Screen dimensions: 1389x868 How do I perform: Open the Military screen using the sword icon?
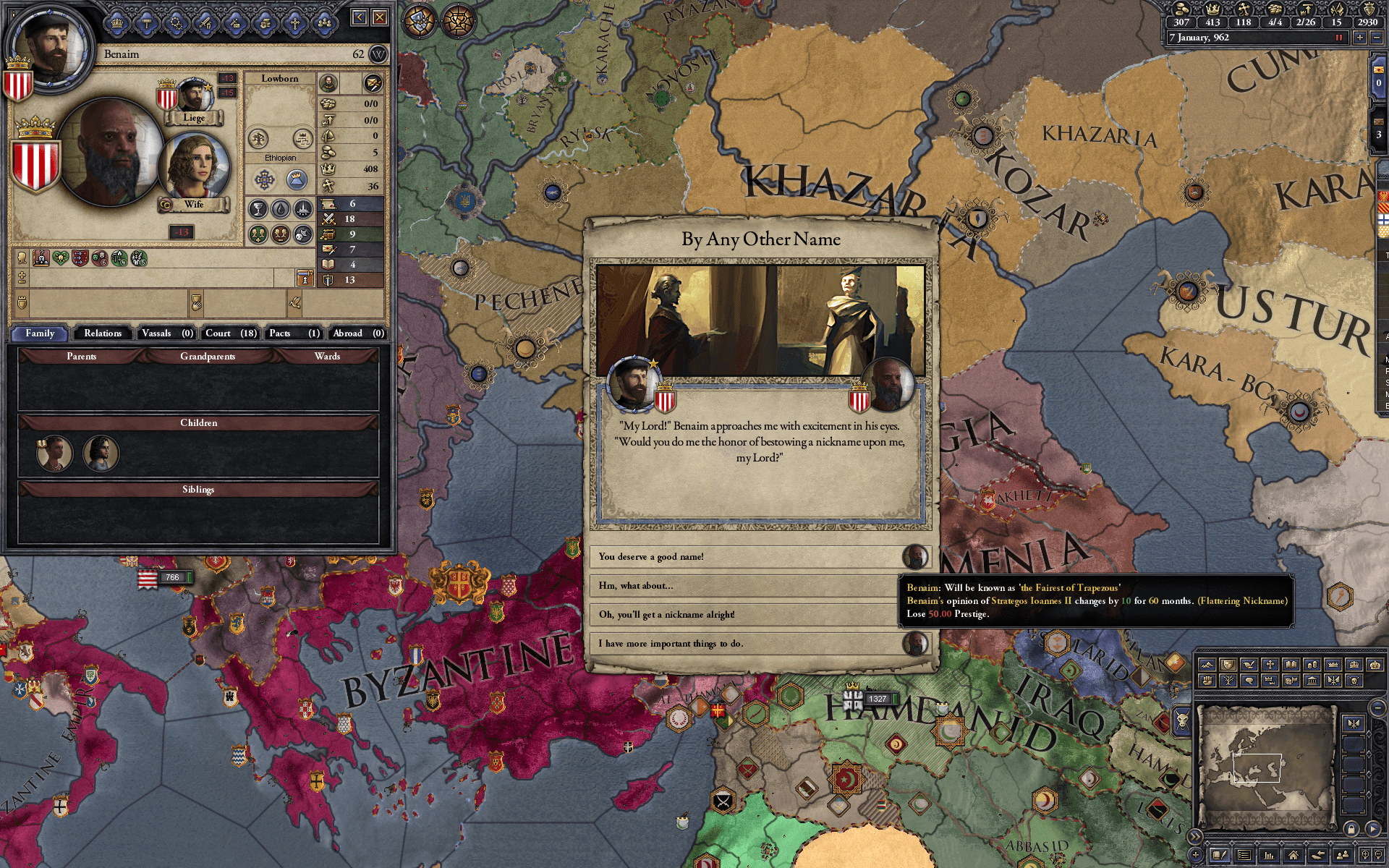click(x=205, y=23)
